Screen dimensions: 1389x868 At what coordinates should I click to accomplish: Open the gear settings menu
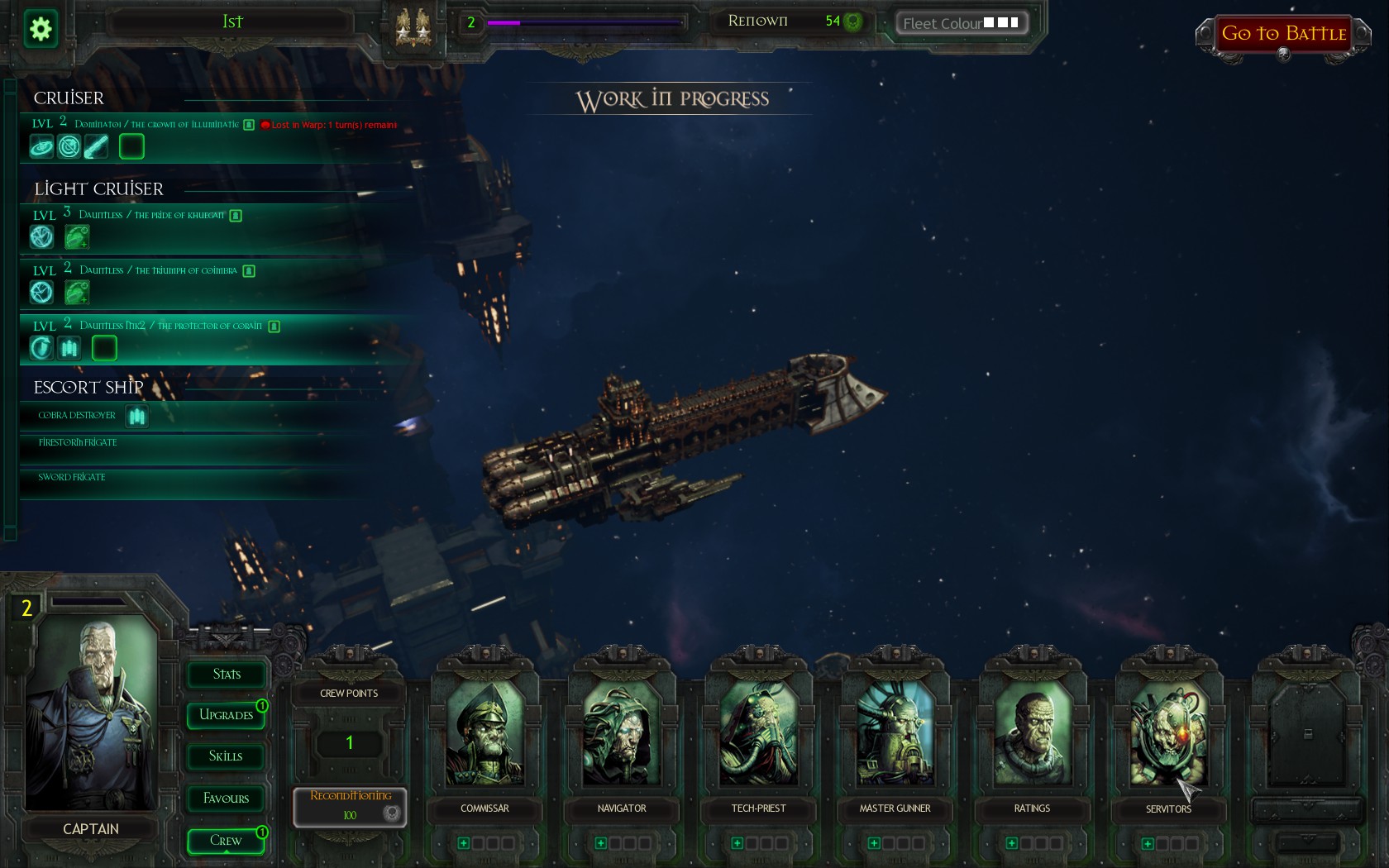click(x=41, y=30)
